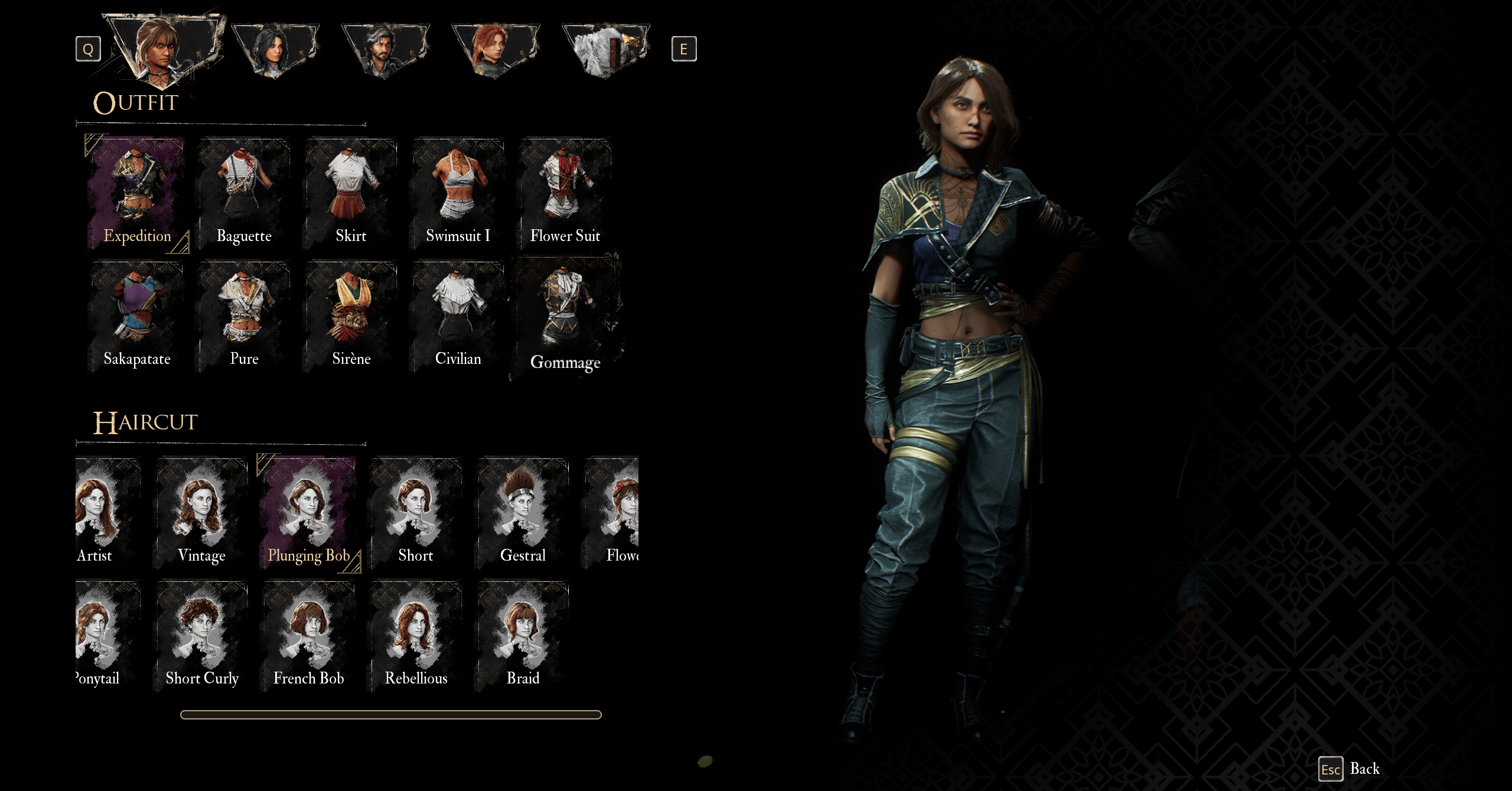Choose the French Bob haircut
Viewport: 1512px width, 791px height.
click(308, 636)
